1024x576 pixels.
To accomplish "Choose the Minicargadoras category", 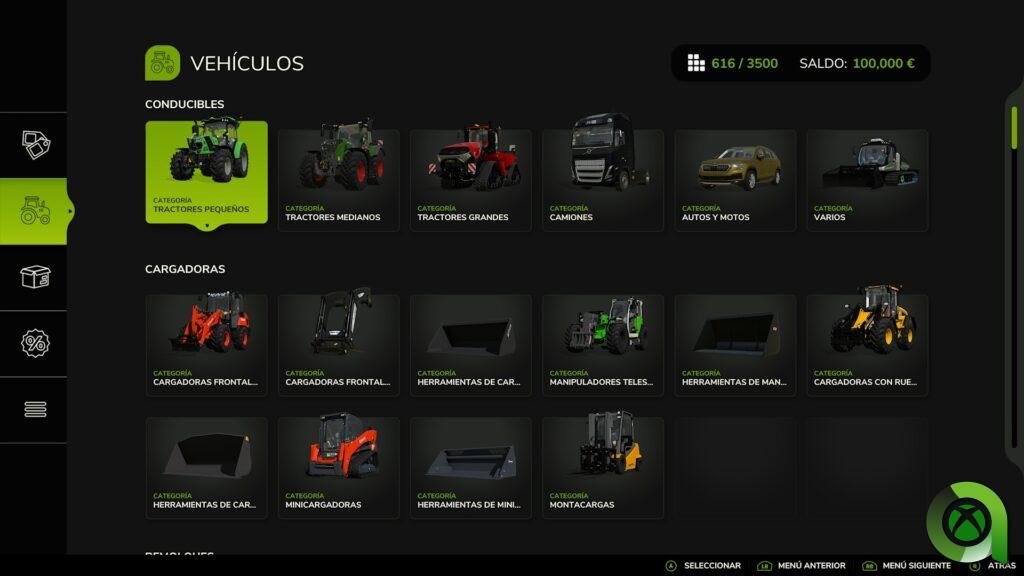I will tap(338, 467).
